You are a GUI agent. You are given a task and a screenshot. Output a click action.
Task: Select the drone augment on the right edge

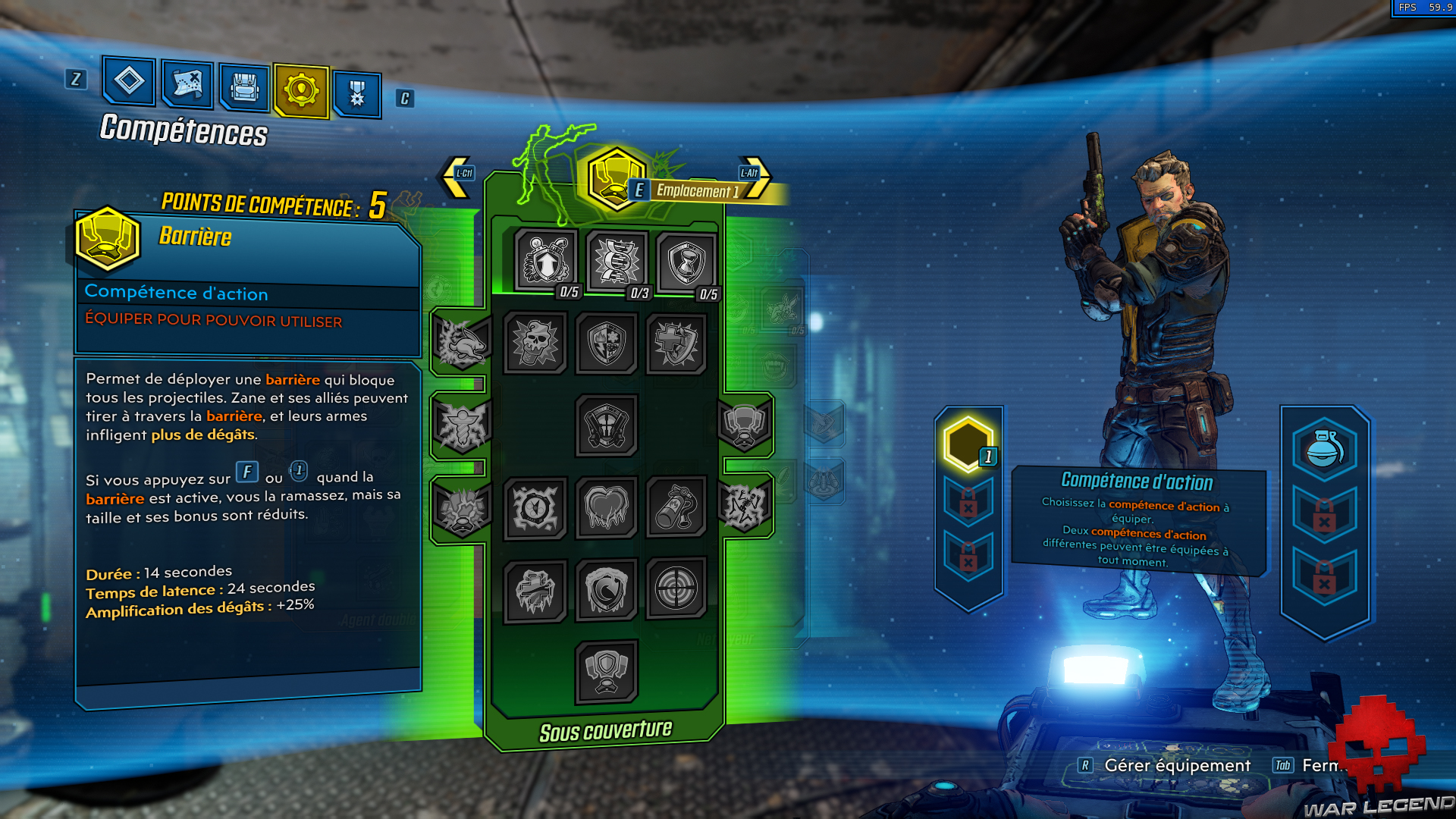tap(744, 425)
